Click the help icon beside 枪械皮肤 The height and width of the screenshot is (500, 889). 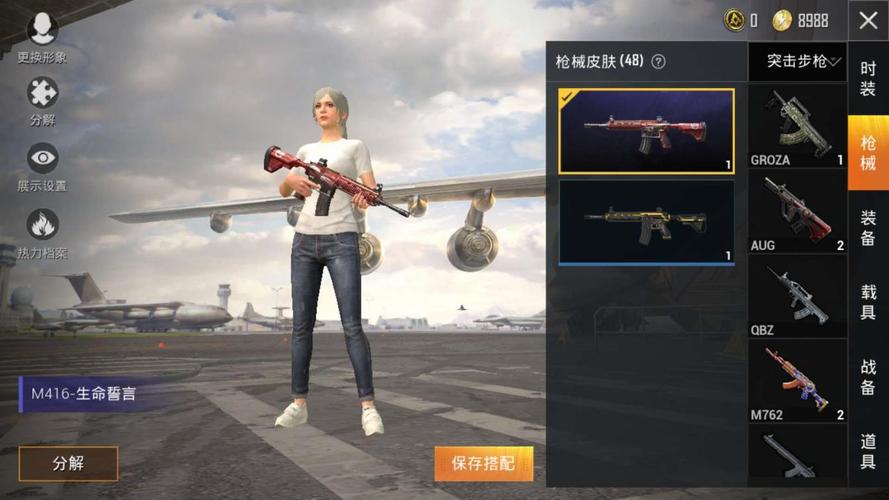(x=658, y=62)
